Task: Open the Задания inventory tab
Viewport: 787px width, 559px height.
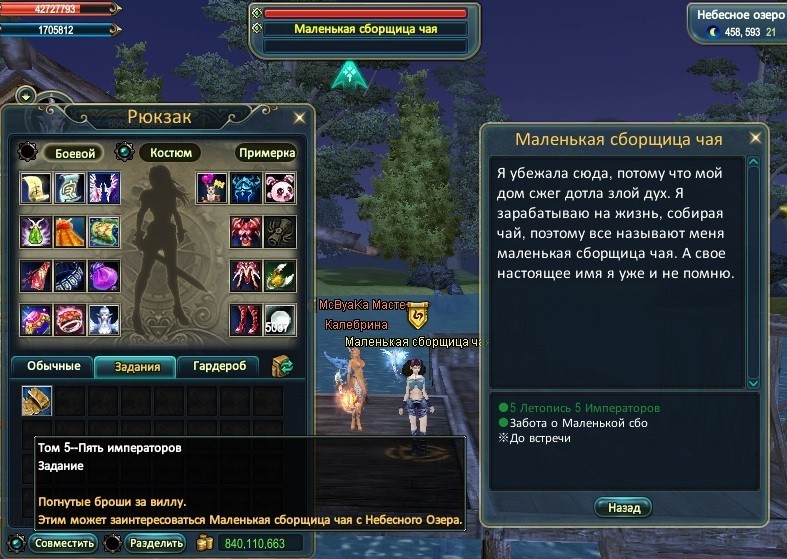Action: click(x=134, y=367)
